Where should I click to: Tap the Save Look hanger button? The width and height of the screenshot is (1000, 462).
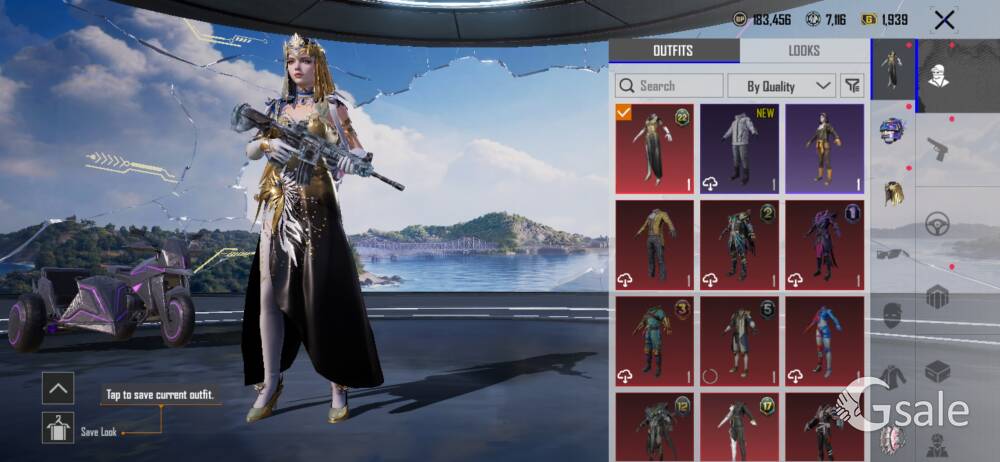tap(58, 428)
